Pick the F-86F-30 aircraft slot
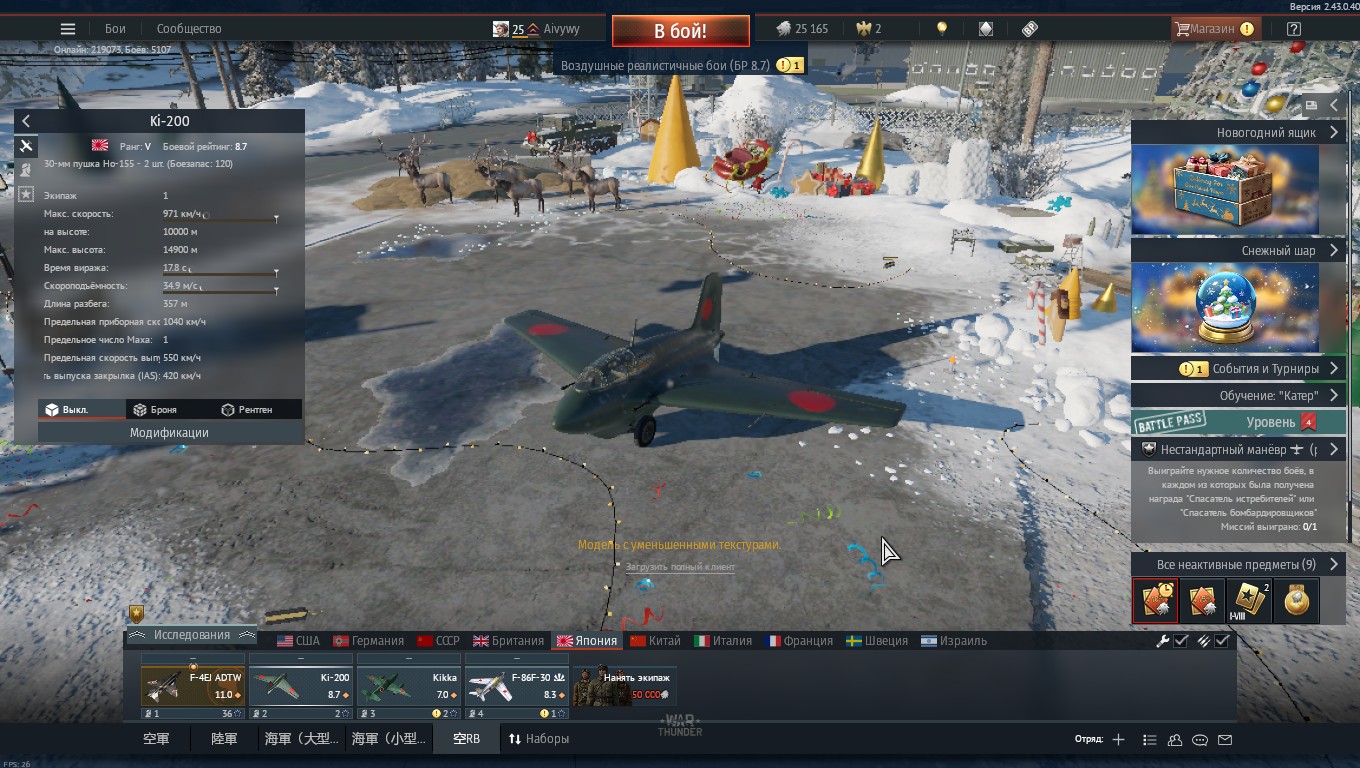The width and height of the screenshot is (1360, 768). 516,686
